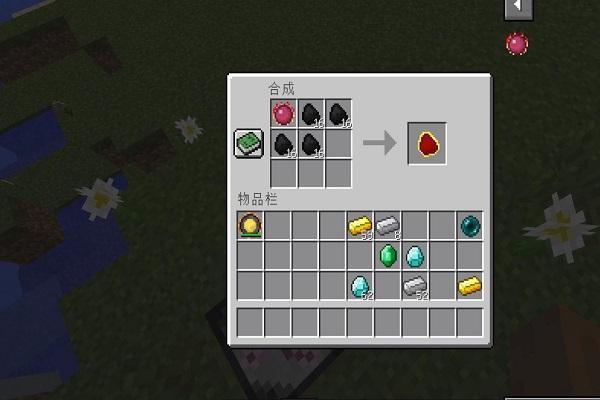Click the left-arrow button at the screen top
Screen dimensions: 600x400
517,8
